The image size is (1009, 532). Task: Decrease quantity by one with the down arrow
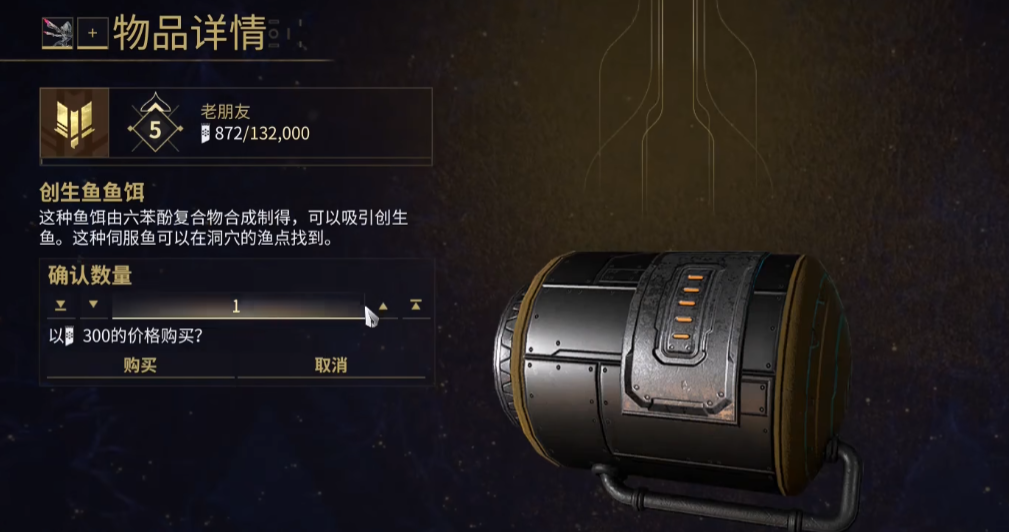coord(94,305)
